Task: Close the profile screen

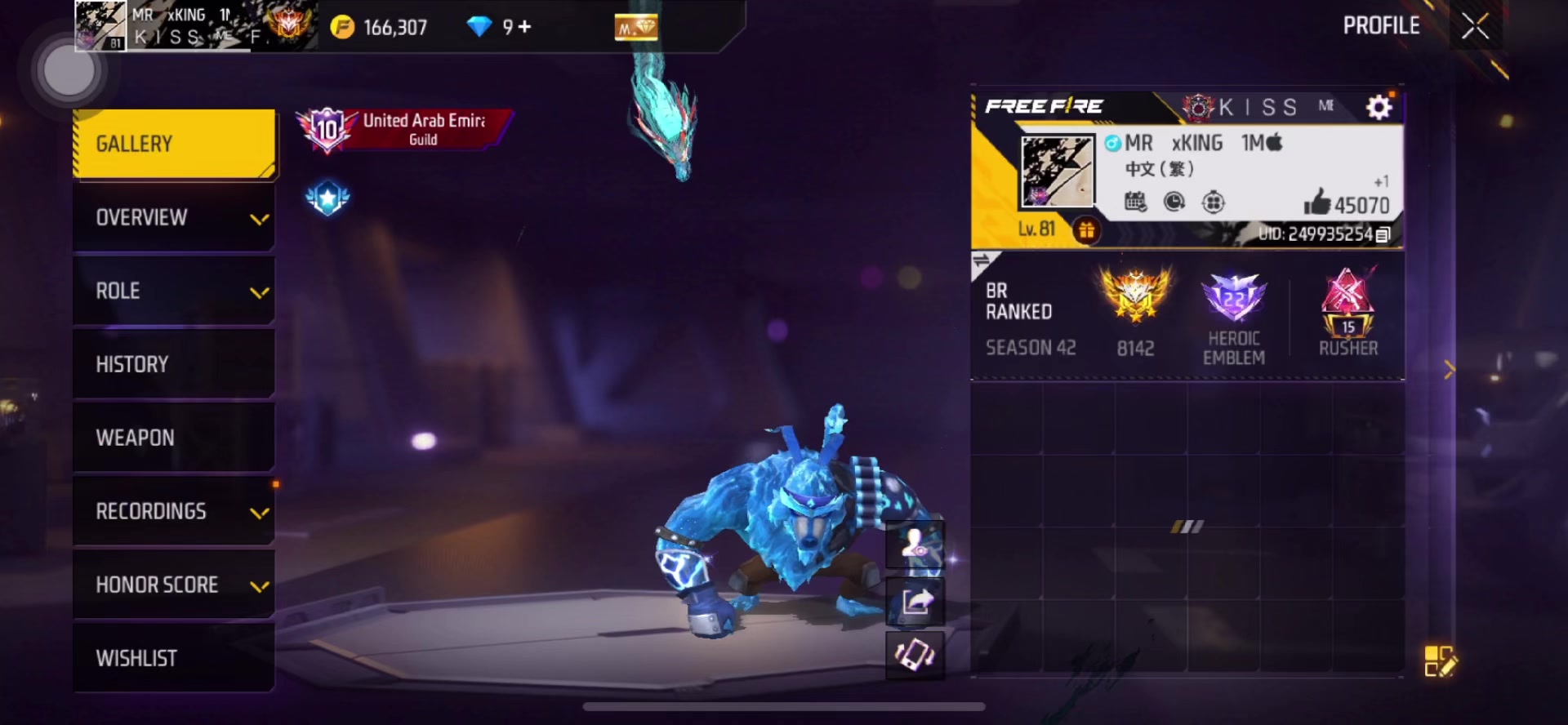Action: 1475,27
